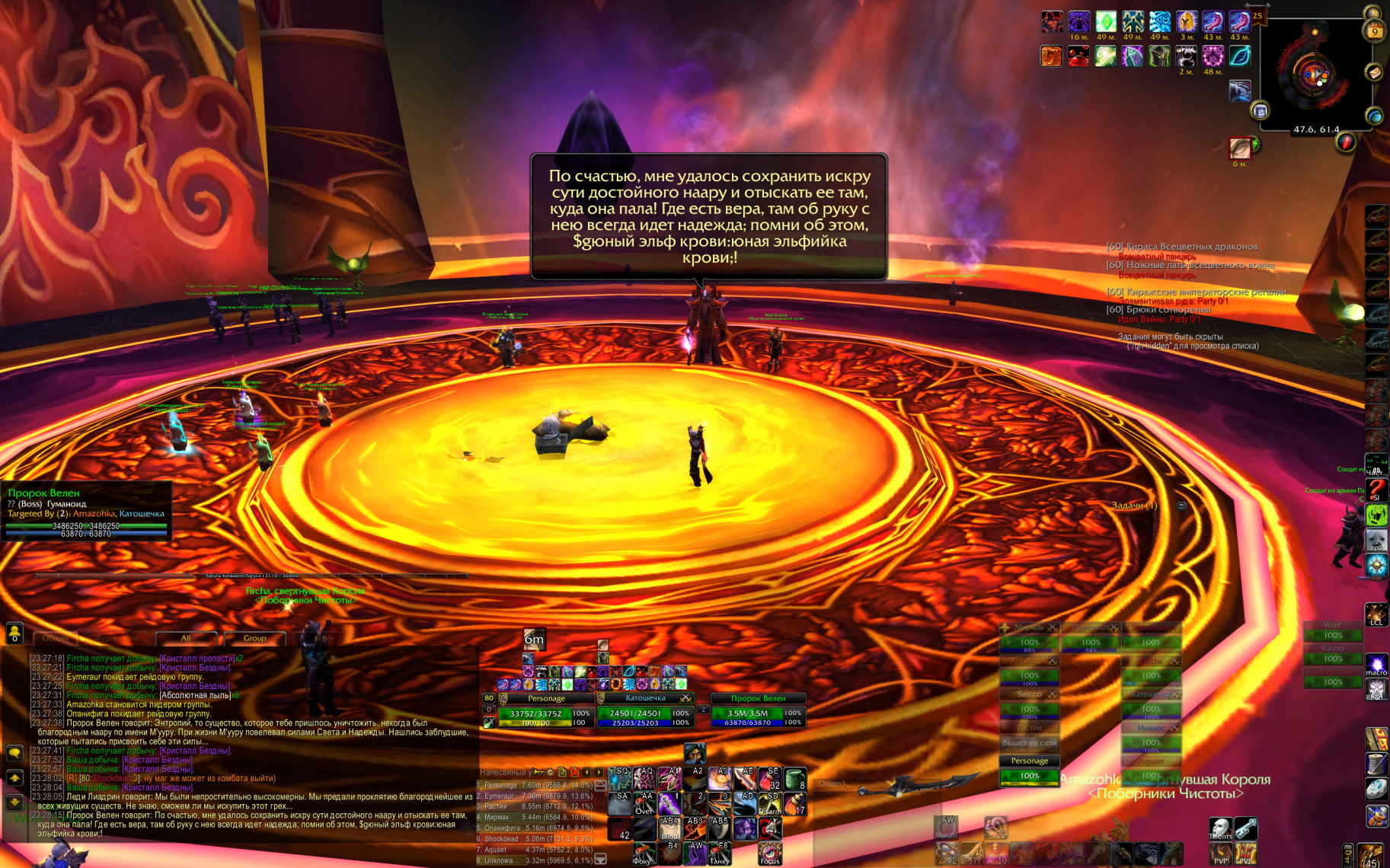The image size is (1390, 868).
Task: Click the globe world map button
Action: (x=1374, y=116)
